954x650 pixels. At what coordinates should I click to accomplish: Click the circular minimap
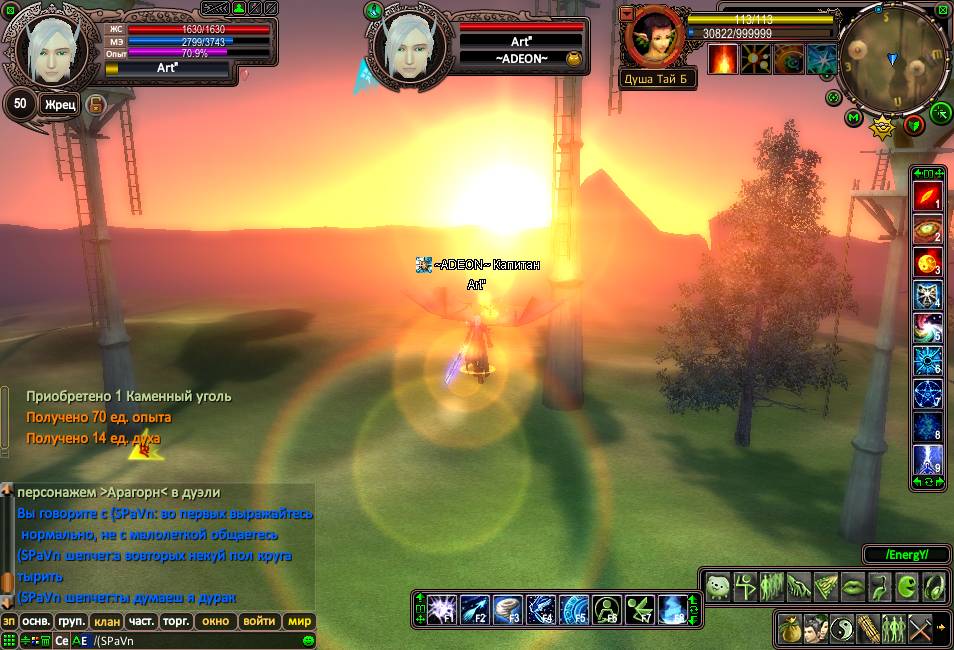[892, 54]
